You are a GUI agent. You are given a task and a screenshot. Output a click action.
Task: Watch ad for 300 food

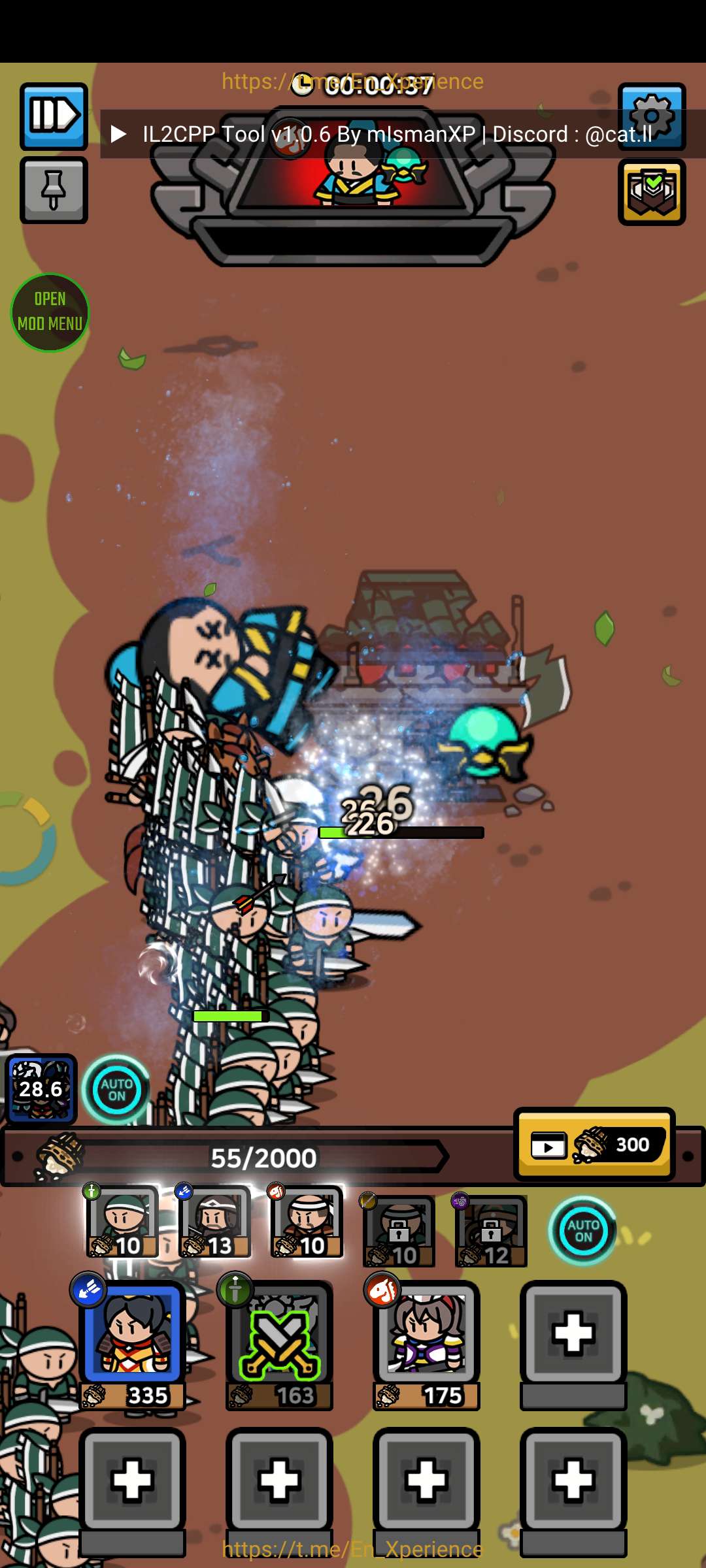click(594, 1144)
